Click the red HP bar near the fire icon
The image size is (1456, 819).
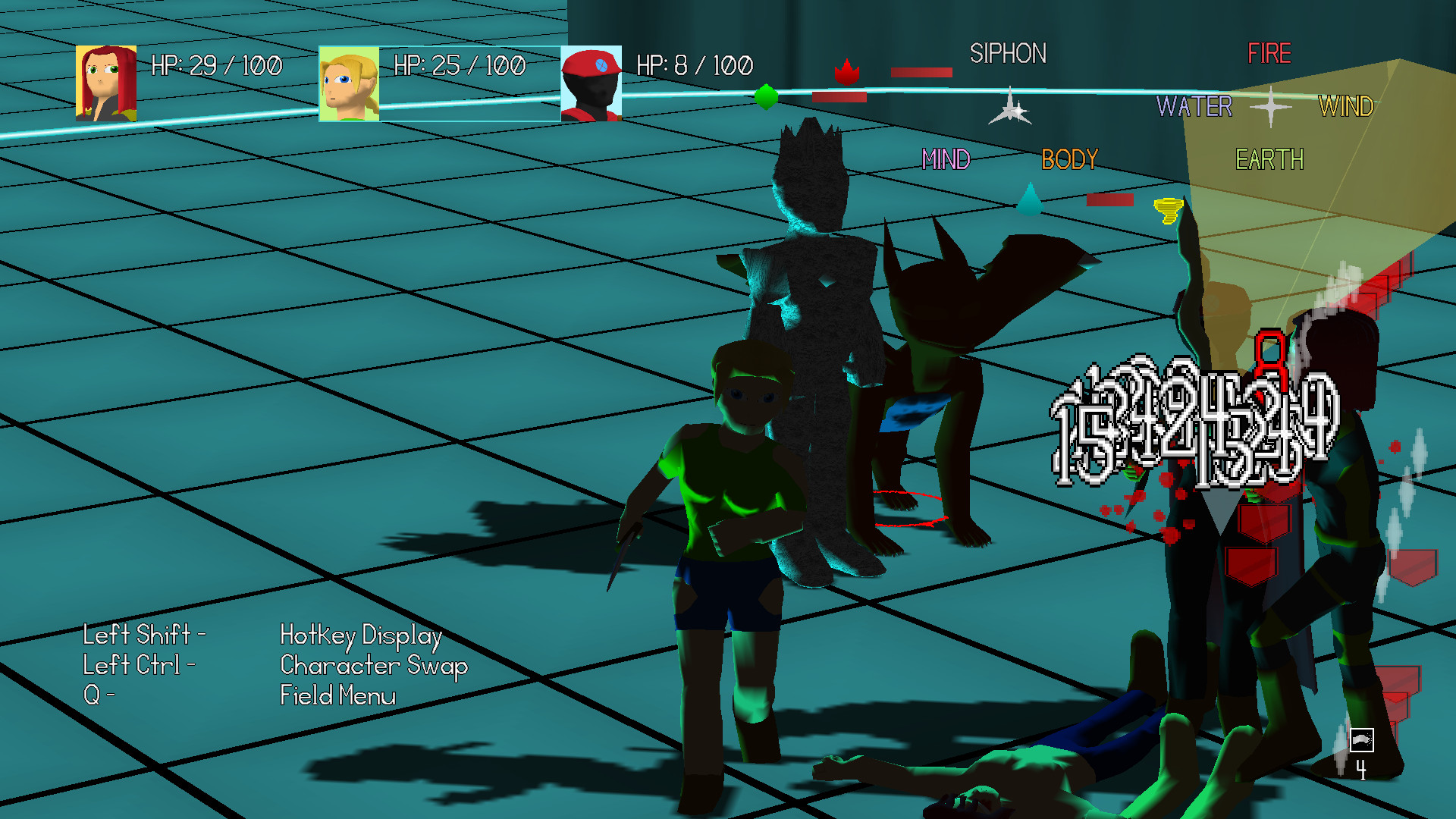pyautogui.click(x=924, y=72)
